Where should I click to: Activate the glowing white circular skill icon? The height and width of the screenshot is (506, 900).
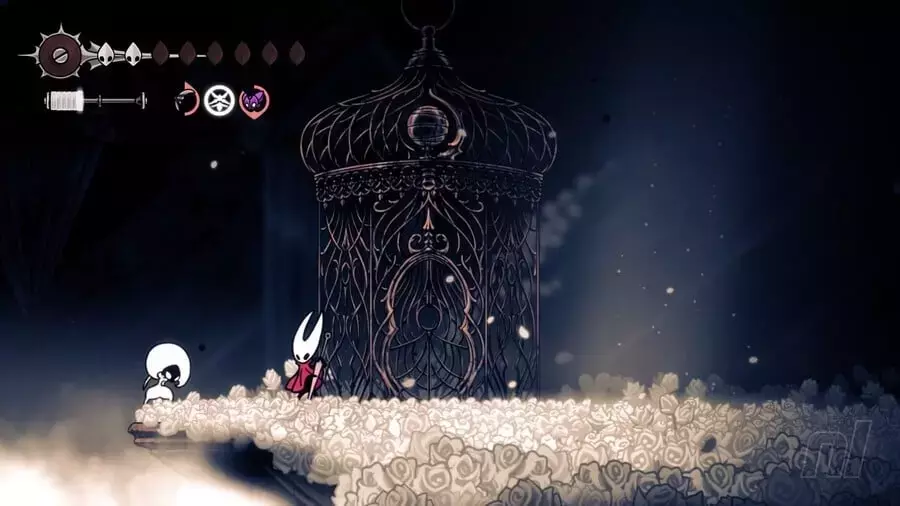(x=219, y=100)
